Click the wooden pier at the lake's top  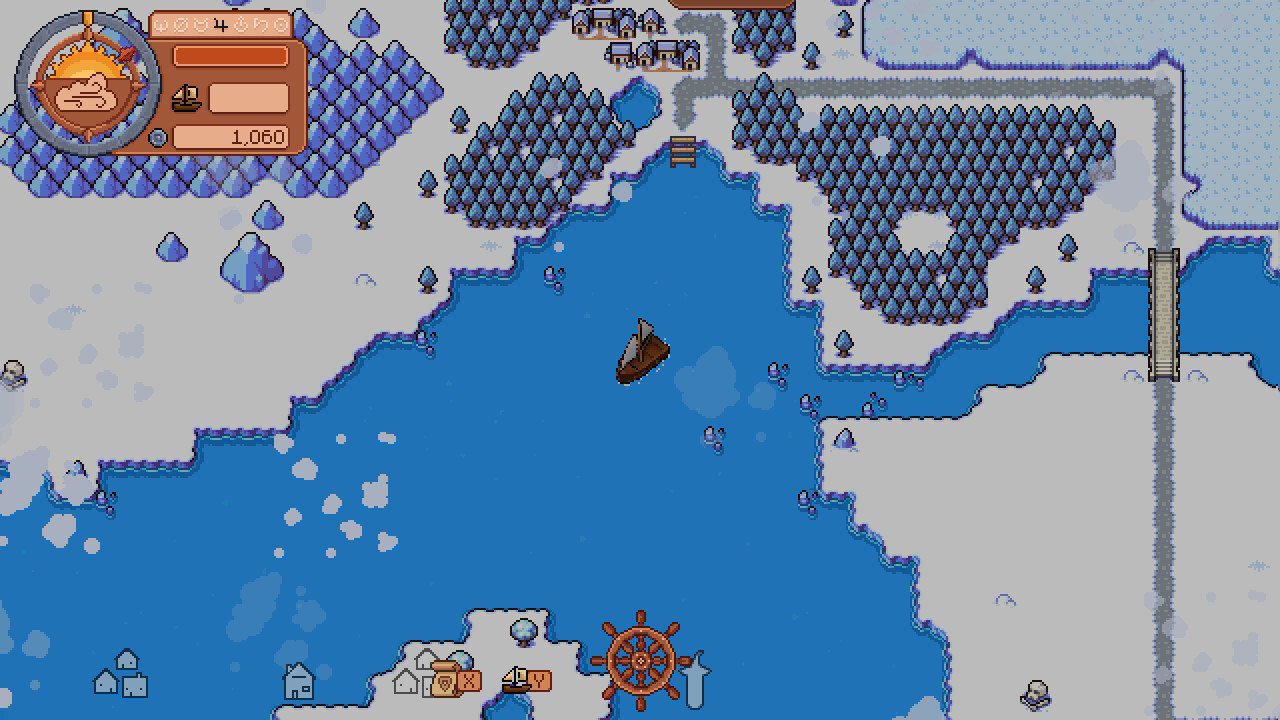pos(684,152)
